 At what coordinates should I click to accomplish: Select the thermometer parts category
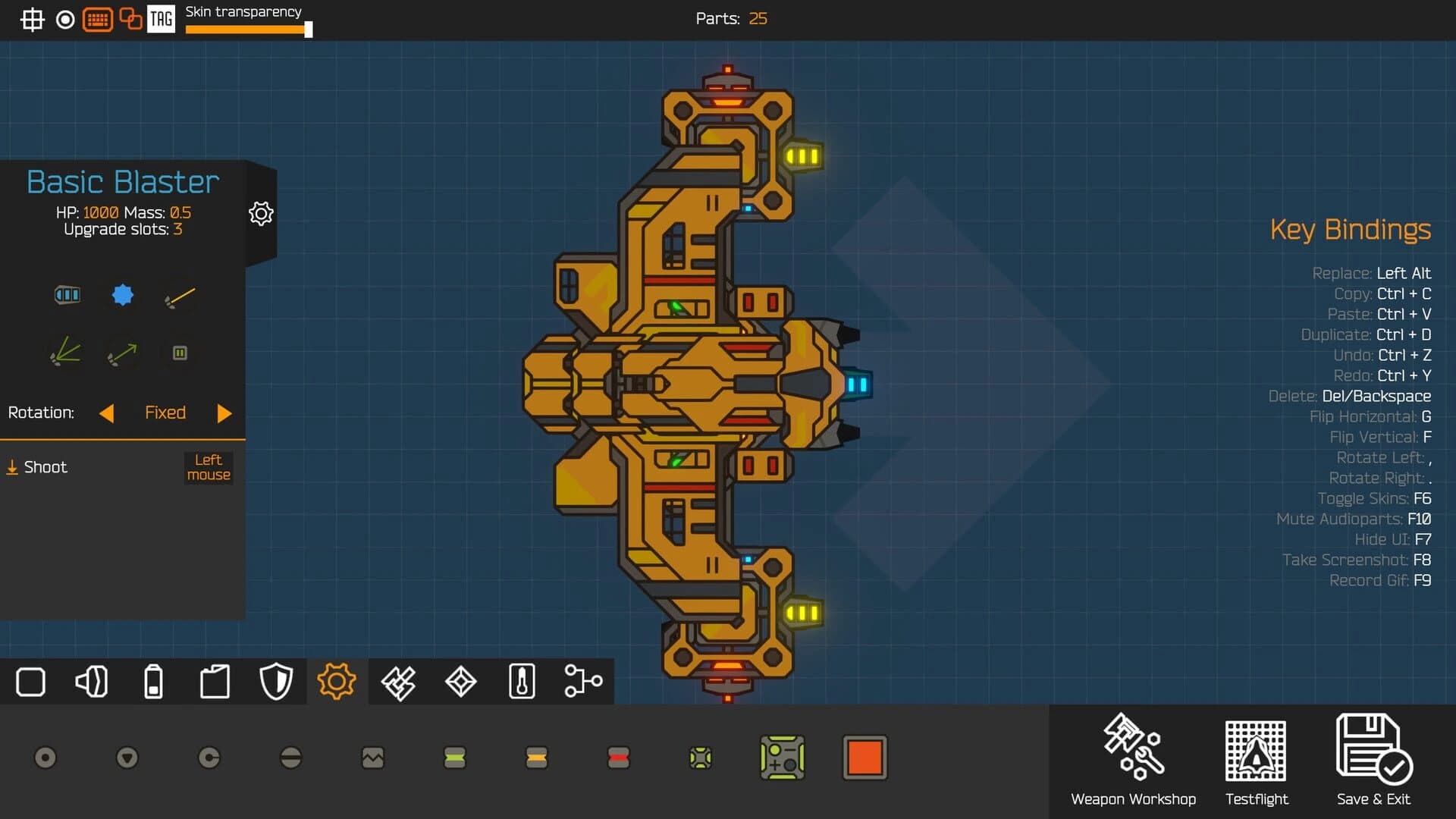click(522, 681)
